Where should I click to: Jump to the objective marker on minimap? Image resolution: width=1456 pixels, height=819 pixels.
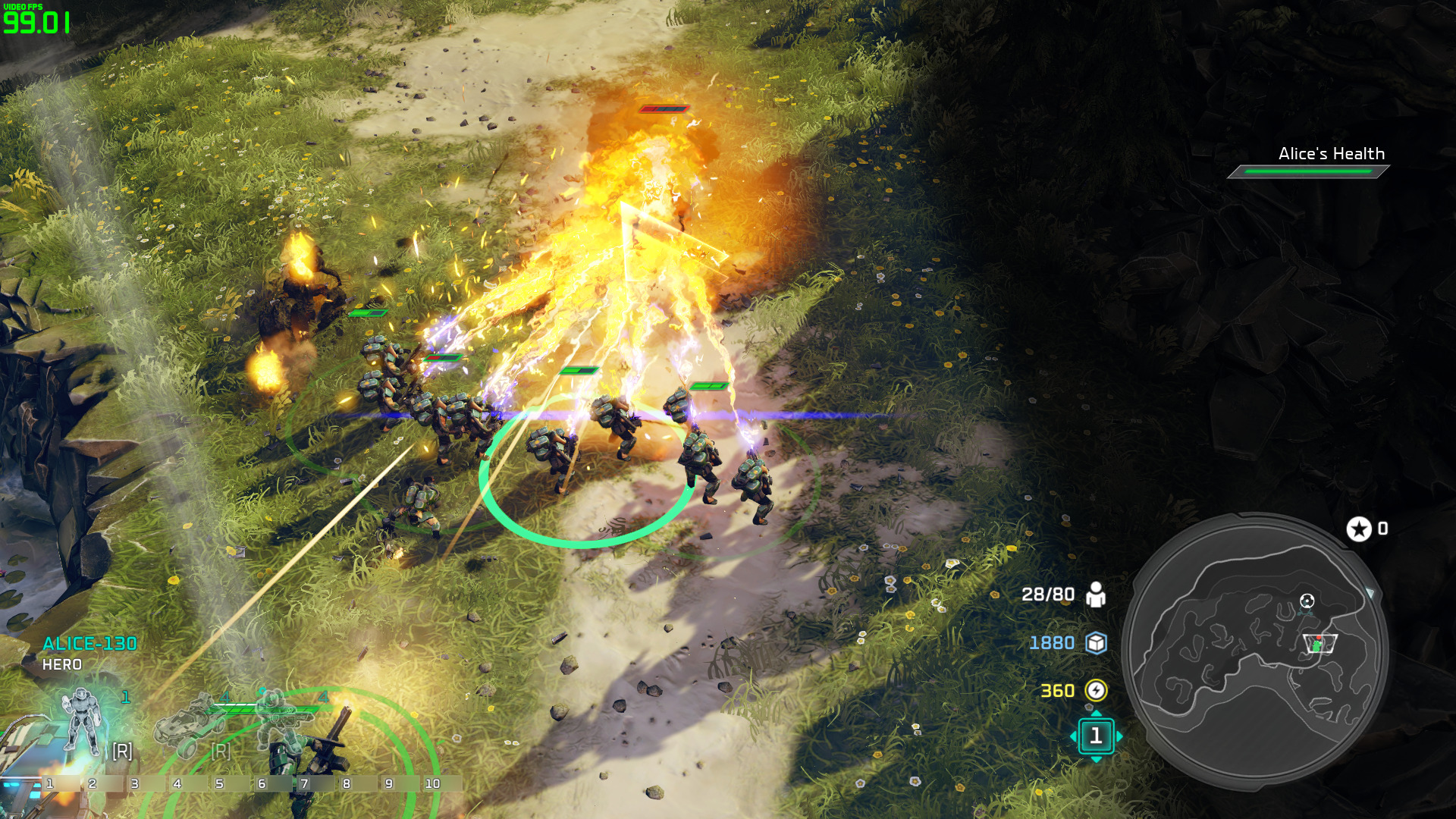[1307, 601]
